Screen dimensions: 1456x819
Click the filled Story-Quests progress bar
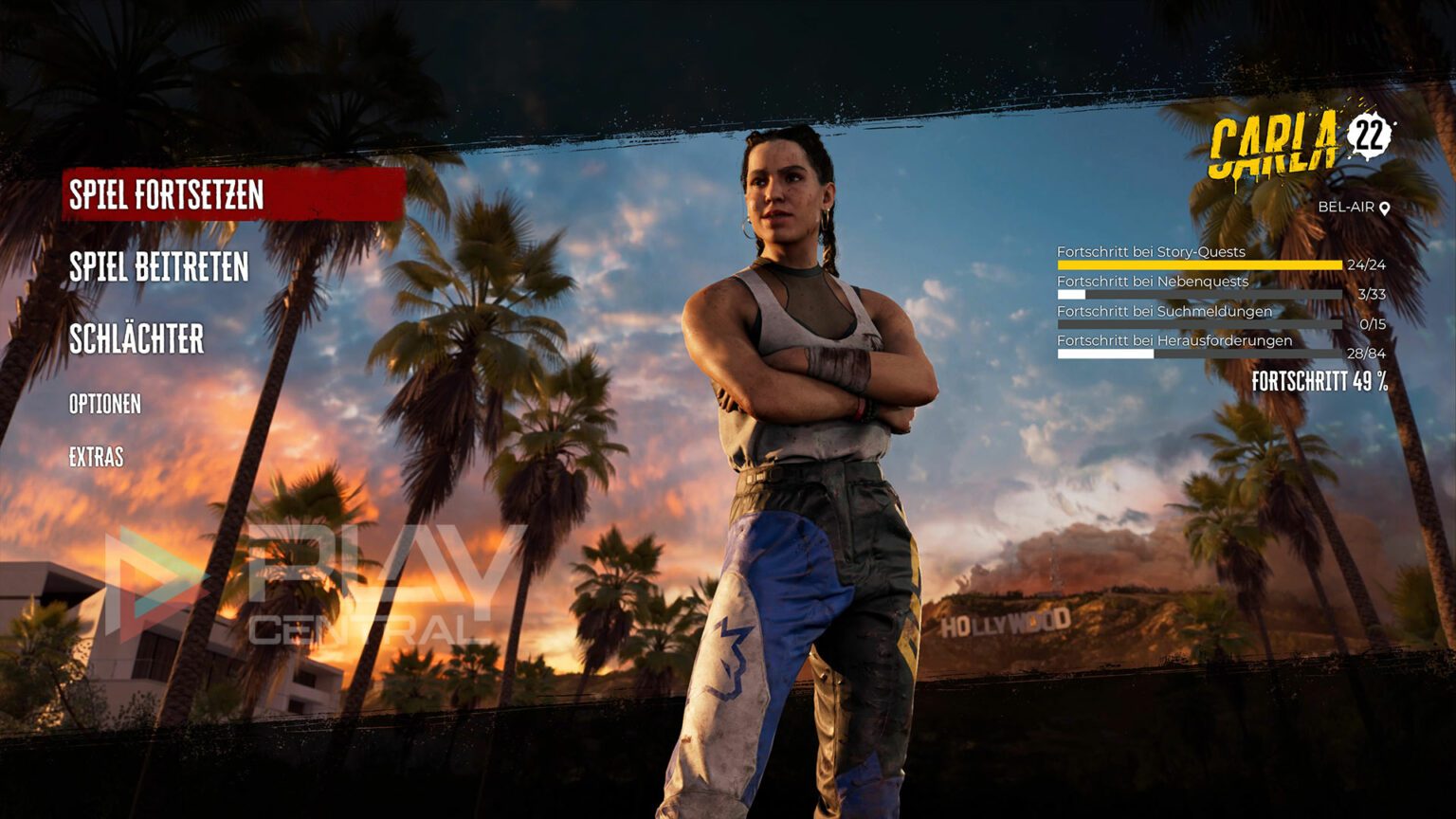click(x=1199, y=265)
